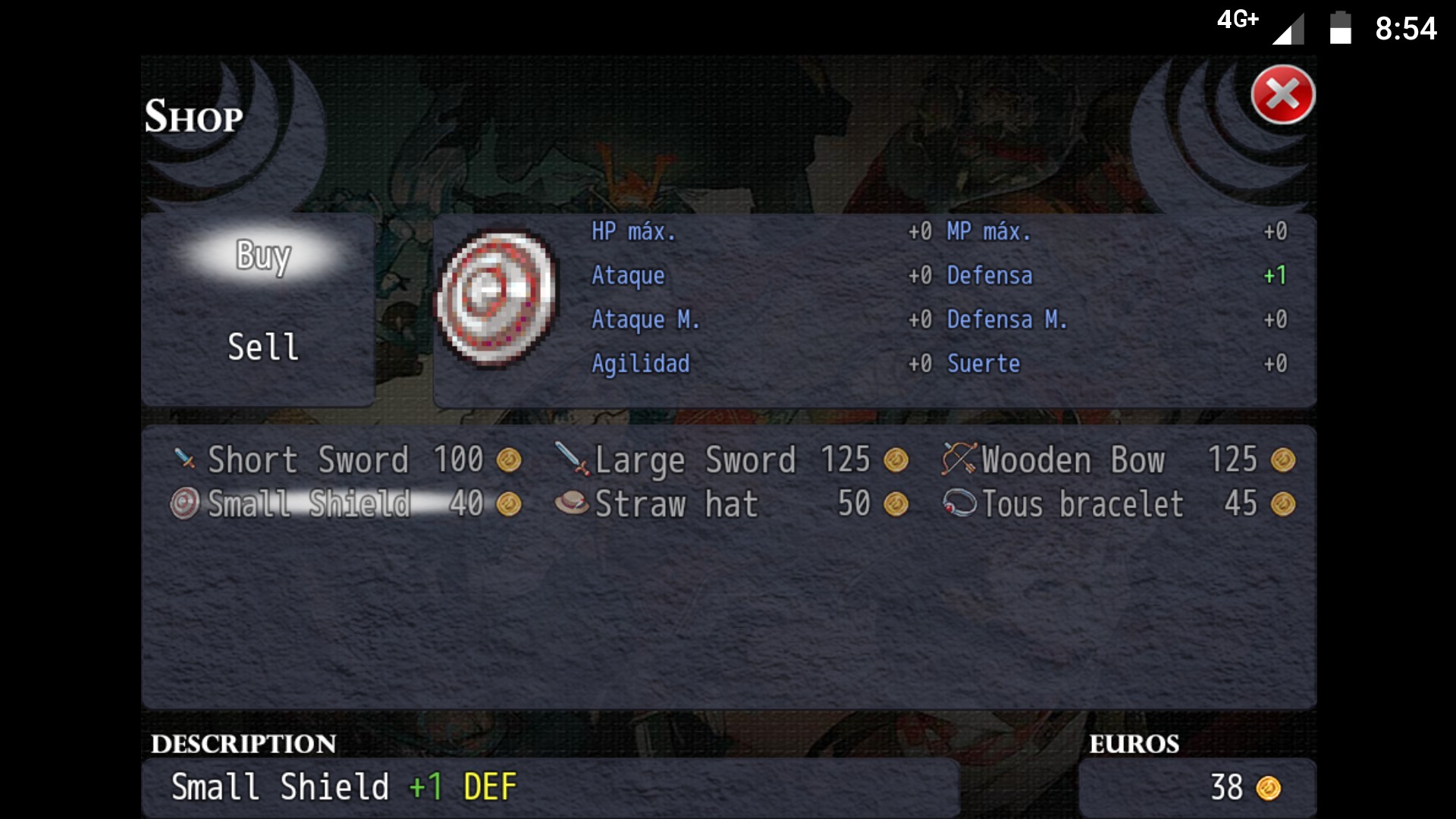Choose the Straw hat for 50
This screenshot has height=819, width=1456.
click(732, 504)
